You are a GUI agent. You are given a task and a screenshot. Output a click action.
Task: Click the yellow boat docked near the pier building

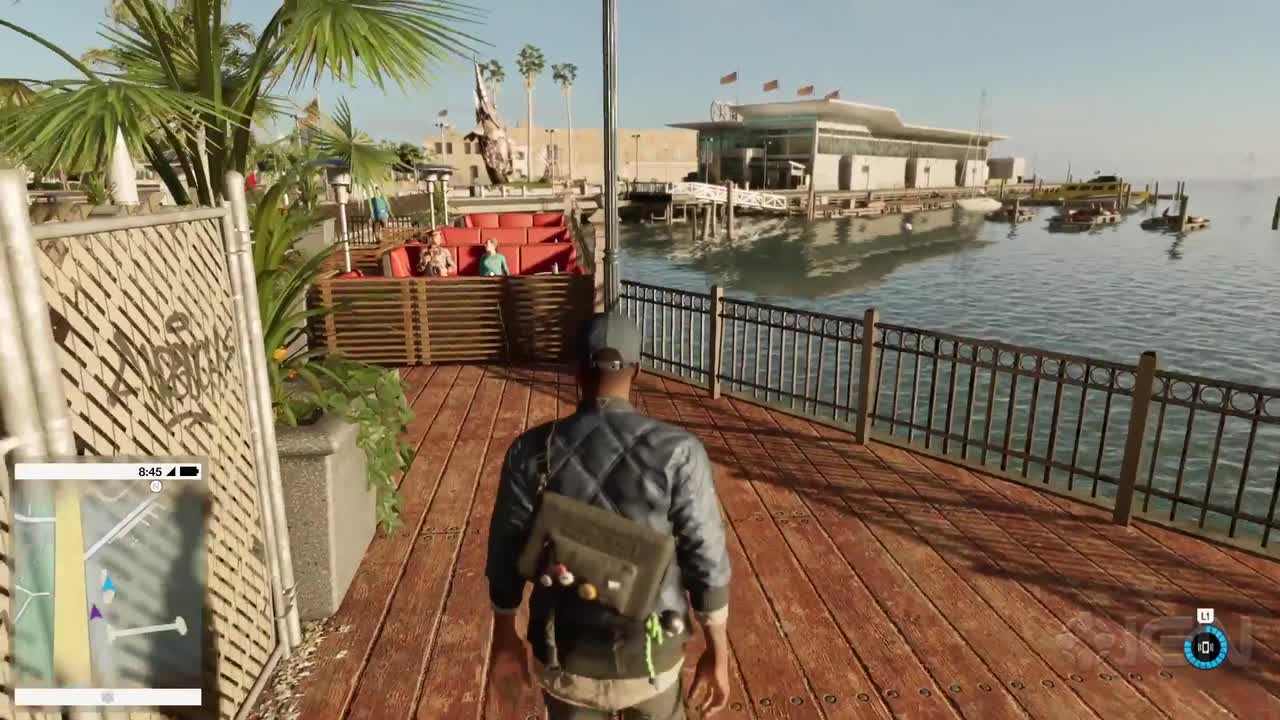(1090, 190)
